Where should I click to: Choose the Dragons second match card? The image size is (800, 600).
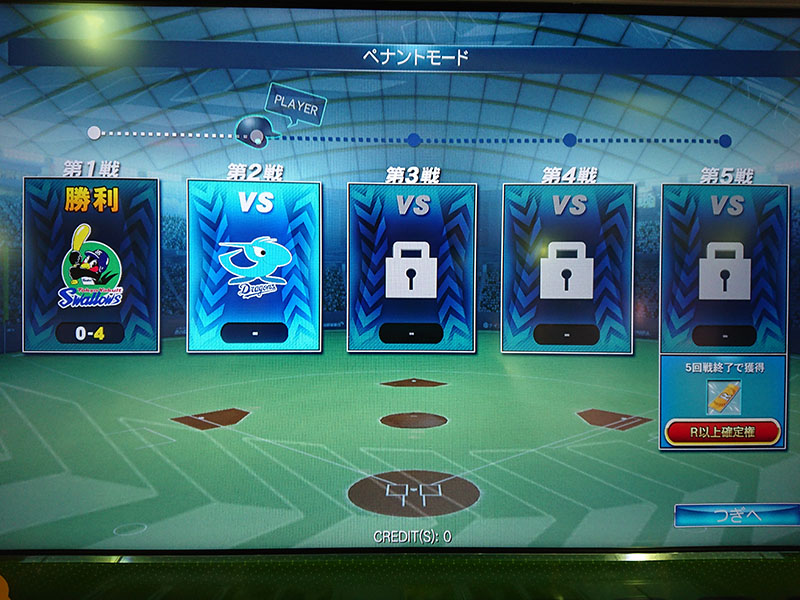[254, 267]
